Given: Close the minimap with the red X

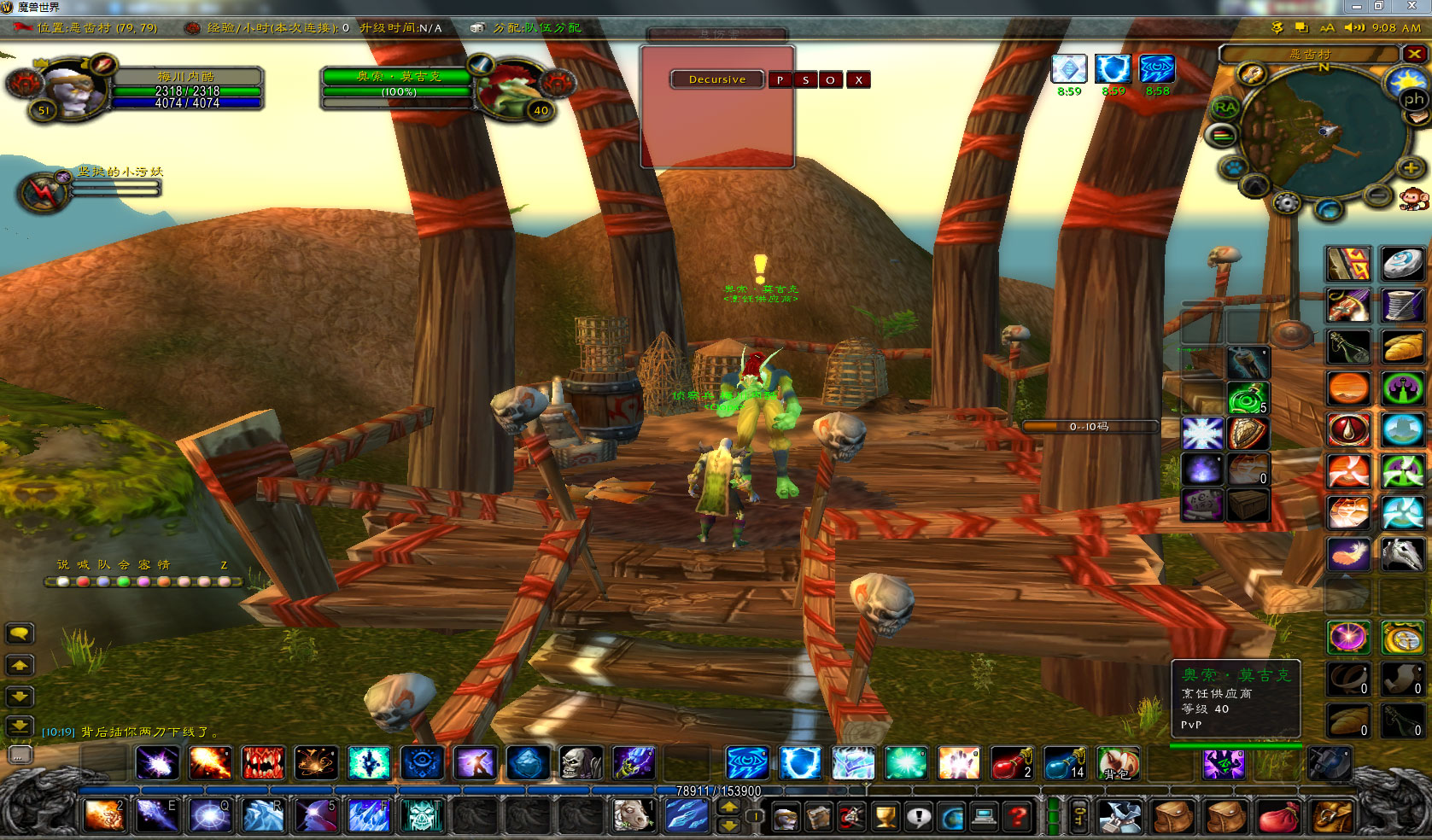Looking at the screenshot, I should (x=1414, y=54).
